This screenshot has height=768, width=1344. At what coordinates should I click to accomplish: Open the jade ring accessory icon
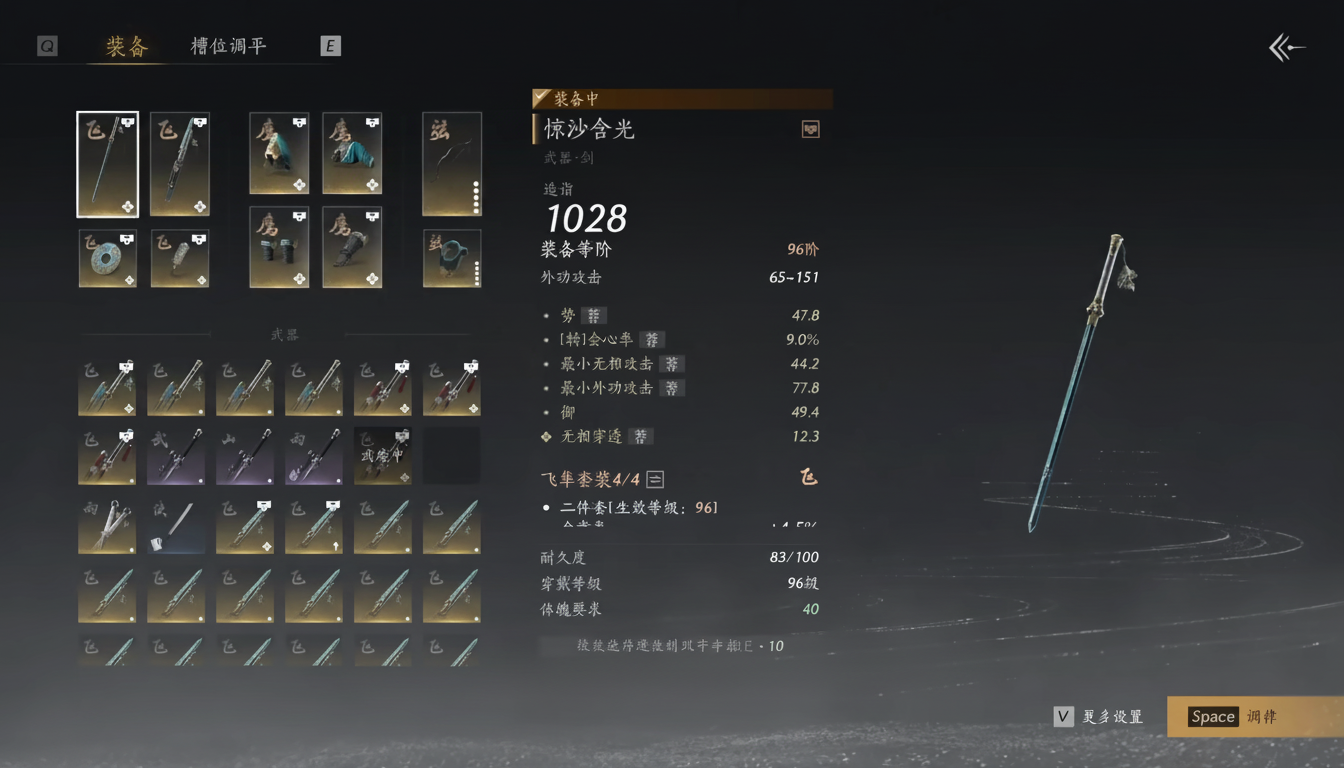pyautogui.click(x=107, y=257)
